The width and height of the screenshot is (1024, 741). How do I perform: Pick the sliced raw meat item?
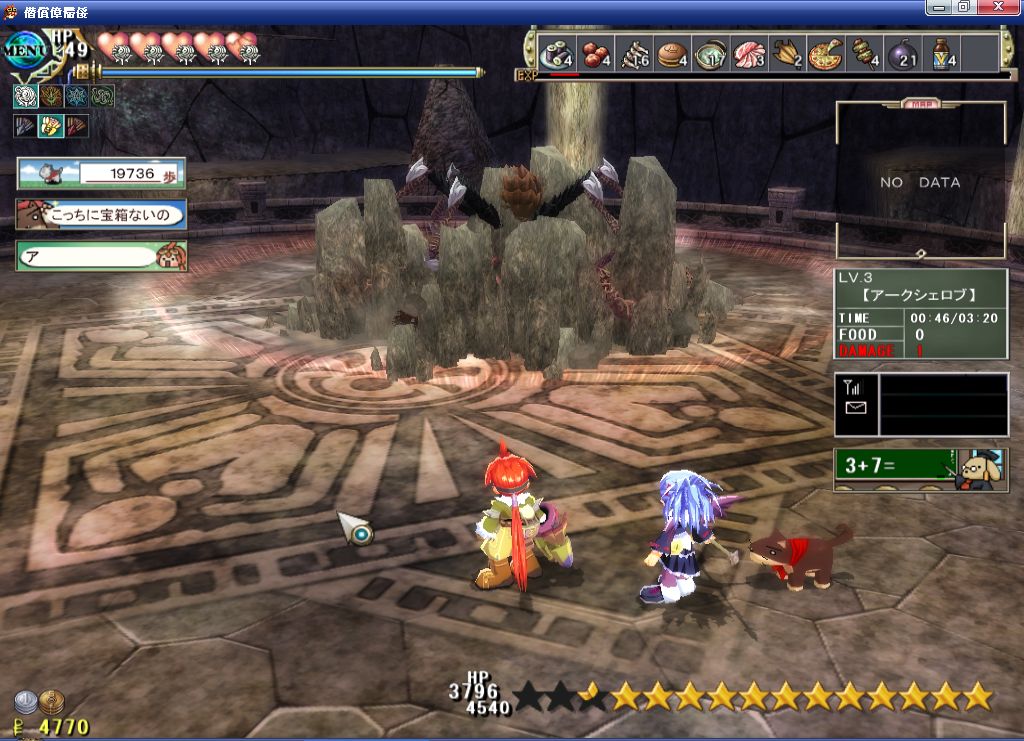tap(749, 52)
